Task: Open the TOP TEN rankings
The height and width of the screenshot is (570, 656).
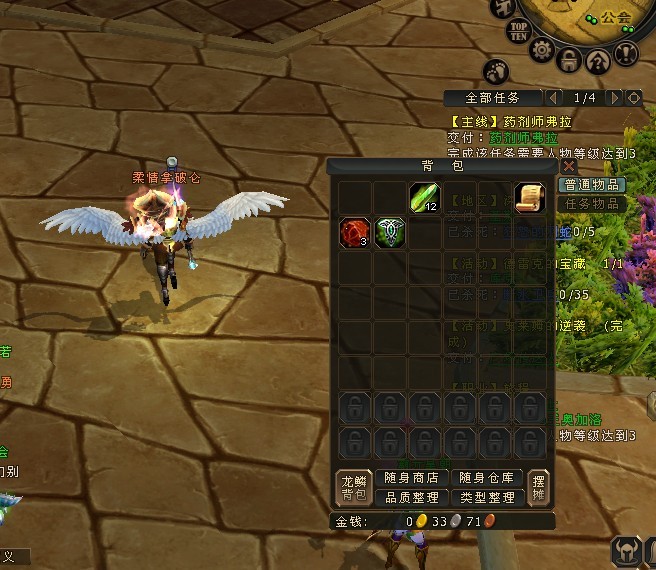Action: click(x=518, y=29)
